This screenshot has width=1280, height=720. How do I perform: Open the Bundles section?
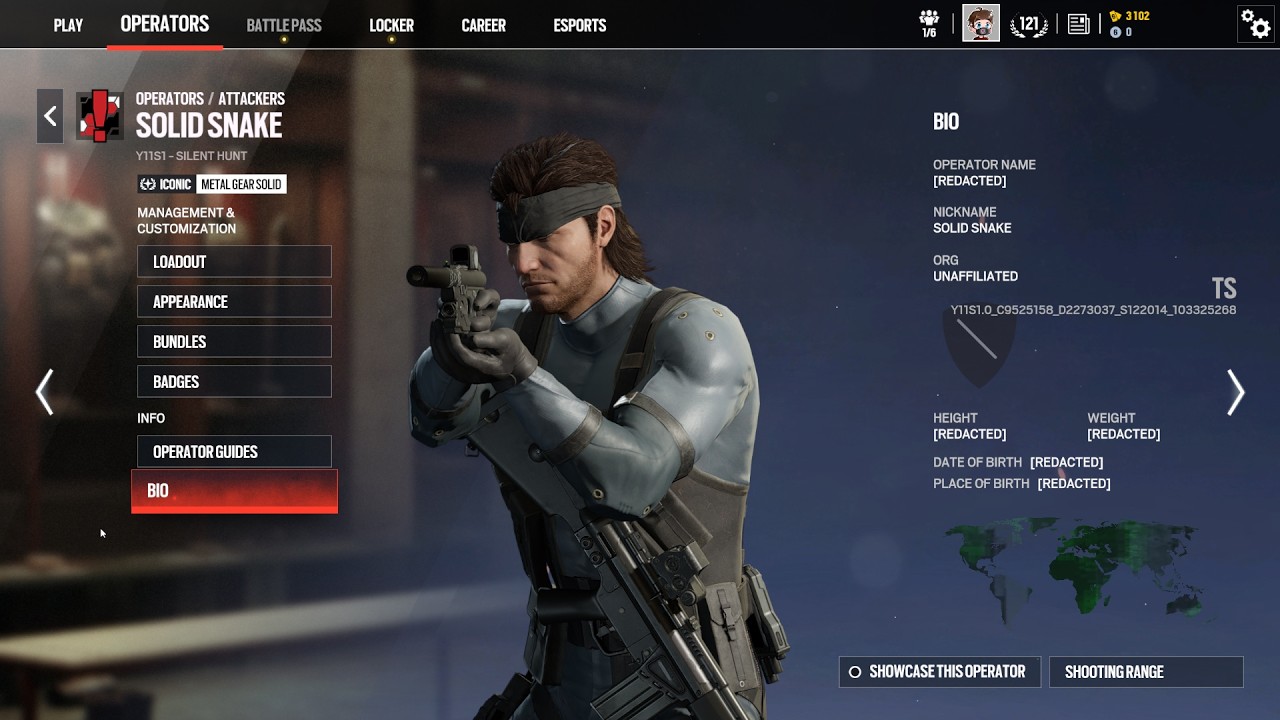(x=234, y=342)
